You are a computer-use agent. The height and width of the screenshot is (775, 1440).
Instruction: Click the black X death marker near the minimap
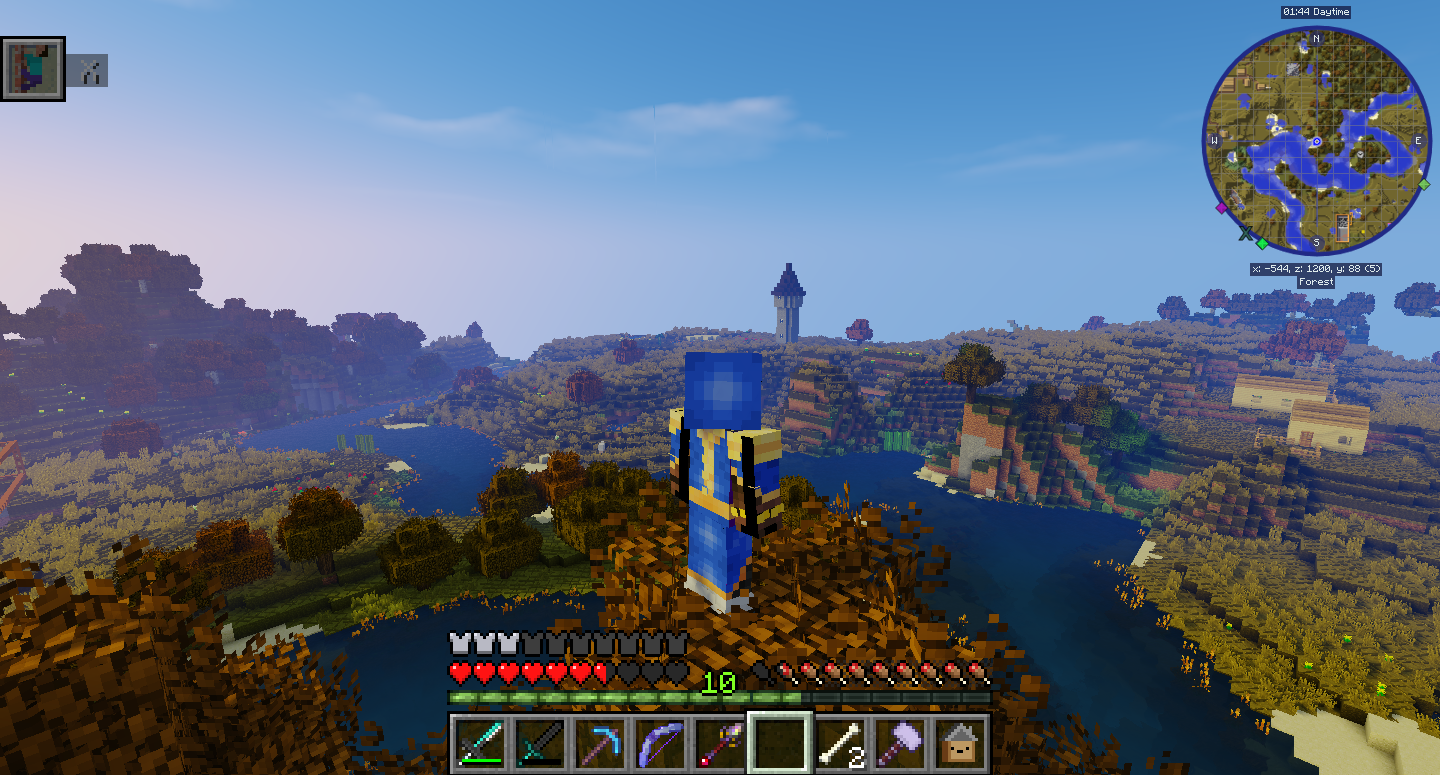pyautogui.click(x=1246, y=233)
